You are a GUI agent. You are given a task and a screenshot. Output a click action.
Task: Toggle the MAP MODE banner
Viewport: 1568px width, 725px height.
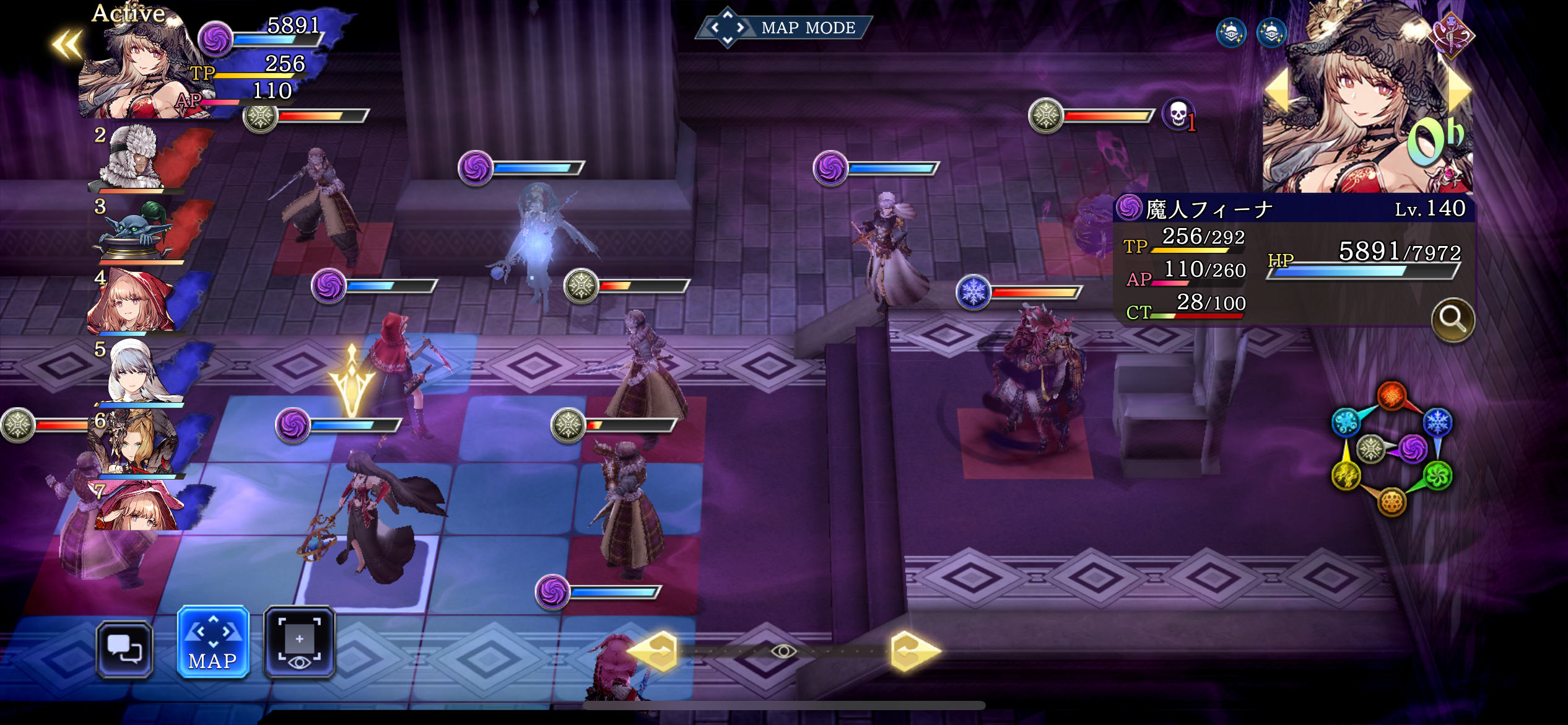[x=785, y=28]
